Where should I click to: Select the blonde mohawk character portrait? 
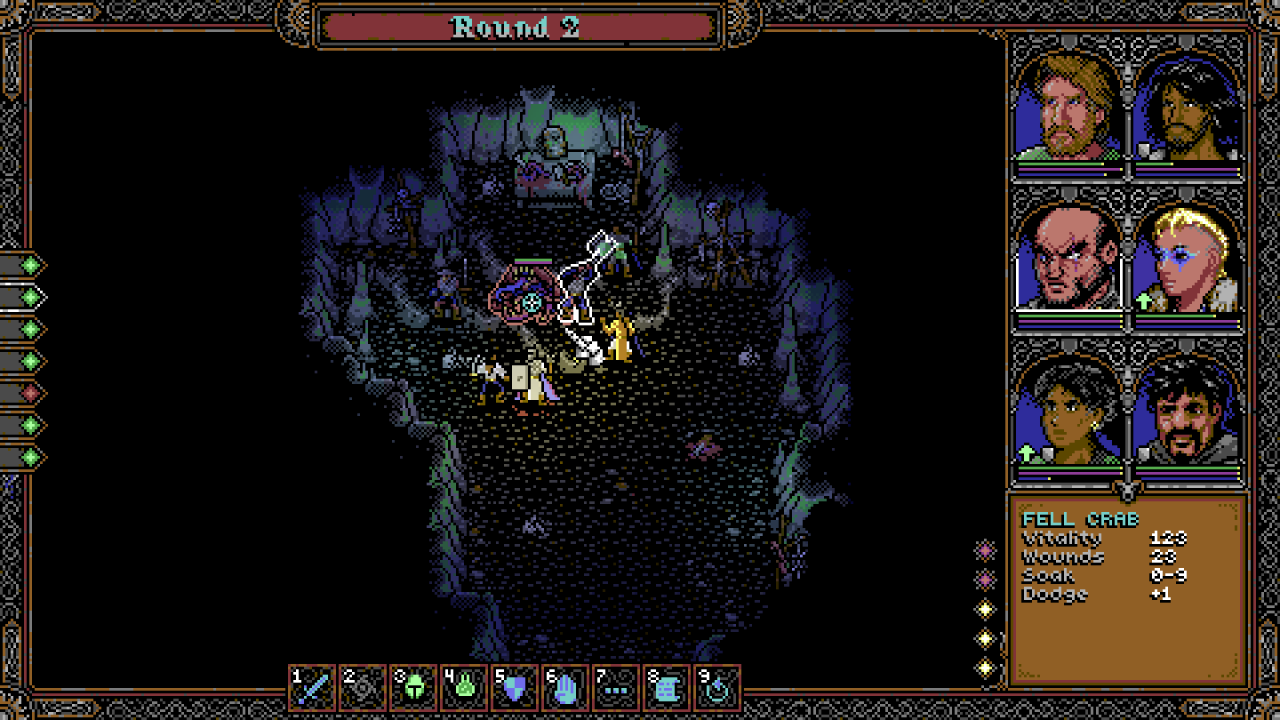[1188, 258]
